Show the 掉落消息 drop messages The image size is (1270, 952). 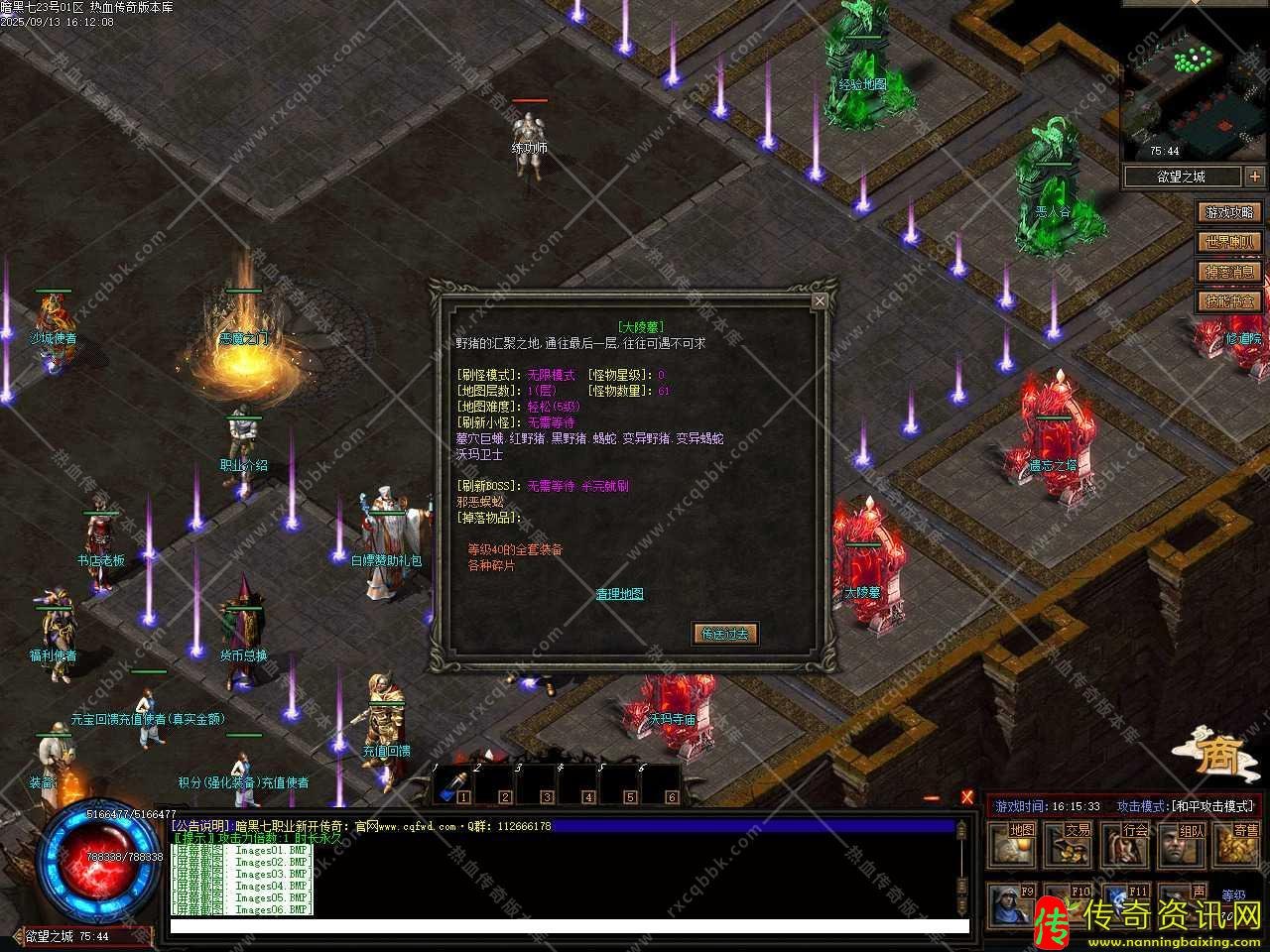(1229, 272)
